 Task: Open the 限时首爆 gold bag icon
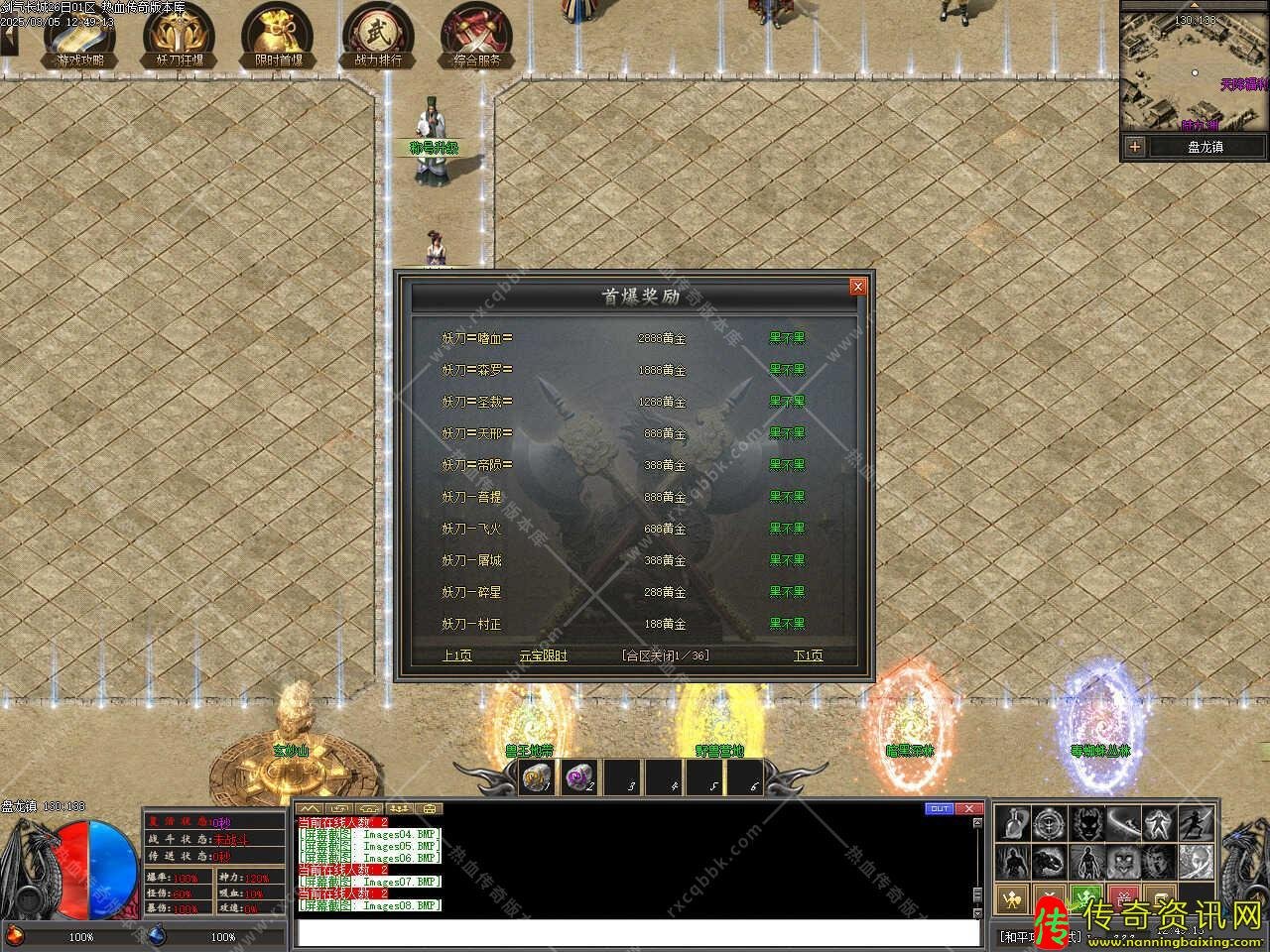point(279,37)
